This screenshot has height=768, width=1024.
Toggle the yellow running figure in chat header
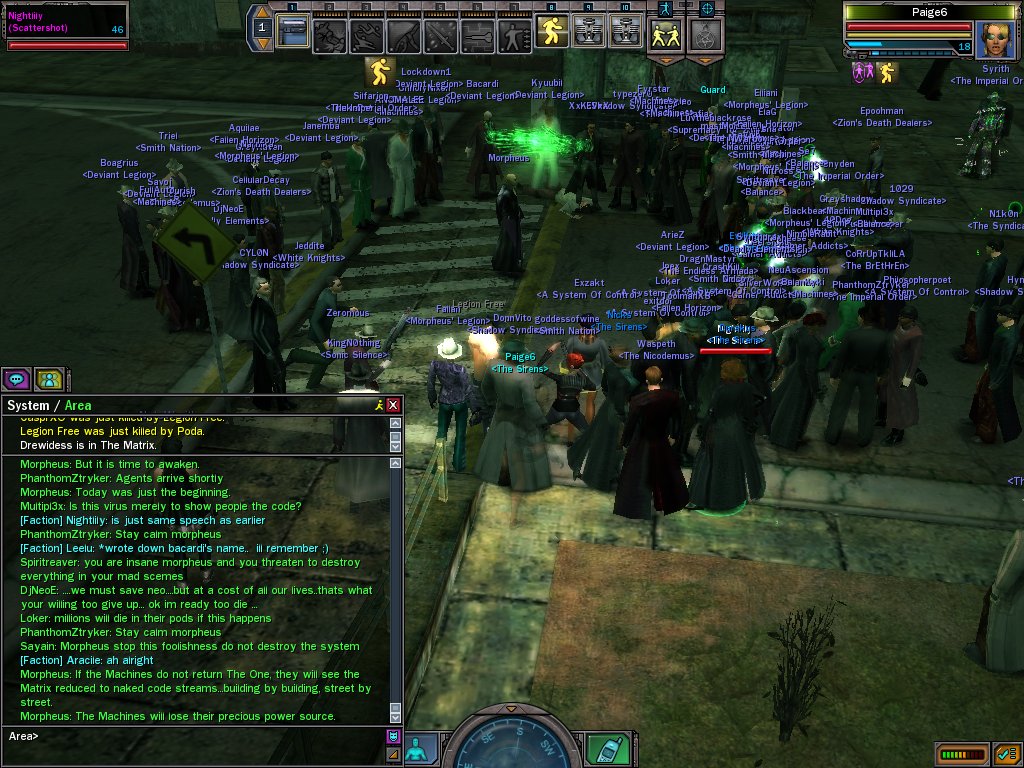tap(379, 405)
